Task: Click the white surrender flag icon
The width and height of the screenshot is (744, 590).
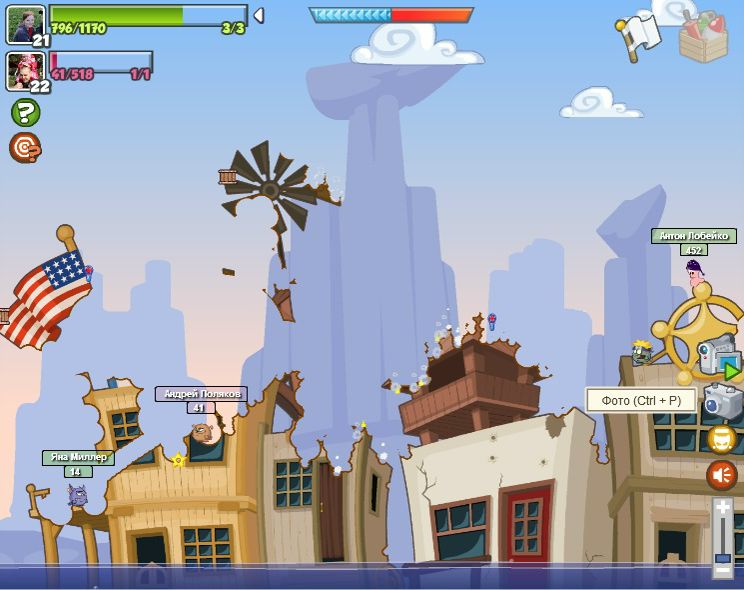Action: (x=637, y=37)
